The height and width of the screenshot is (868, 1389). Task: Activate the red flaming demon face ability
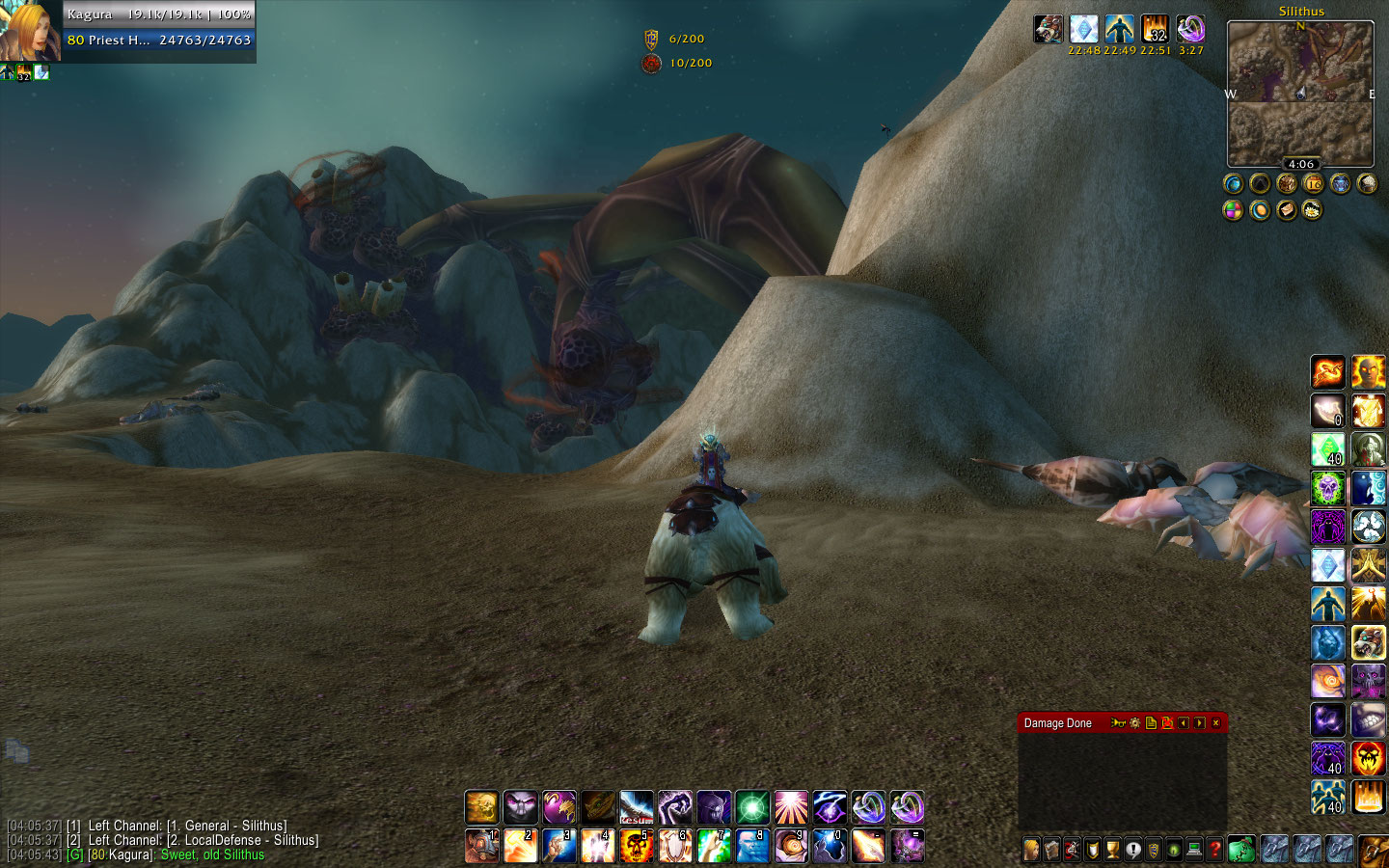[x=1368, y=758]
